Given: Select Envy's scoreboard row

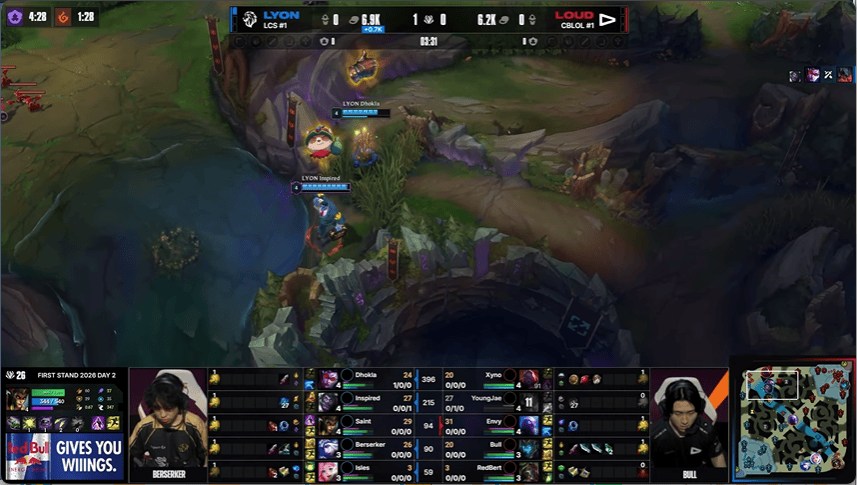Looking at the screenshot, I should (x=490, y=425).
